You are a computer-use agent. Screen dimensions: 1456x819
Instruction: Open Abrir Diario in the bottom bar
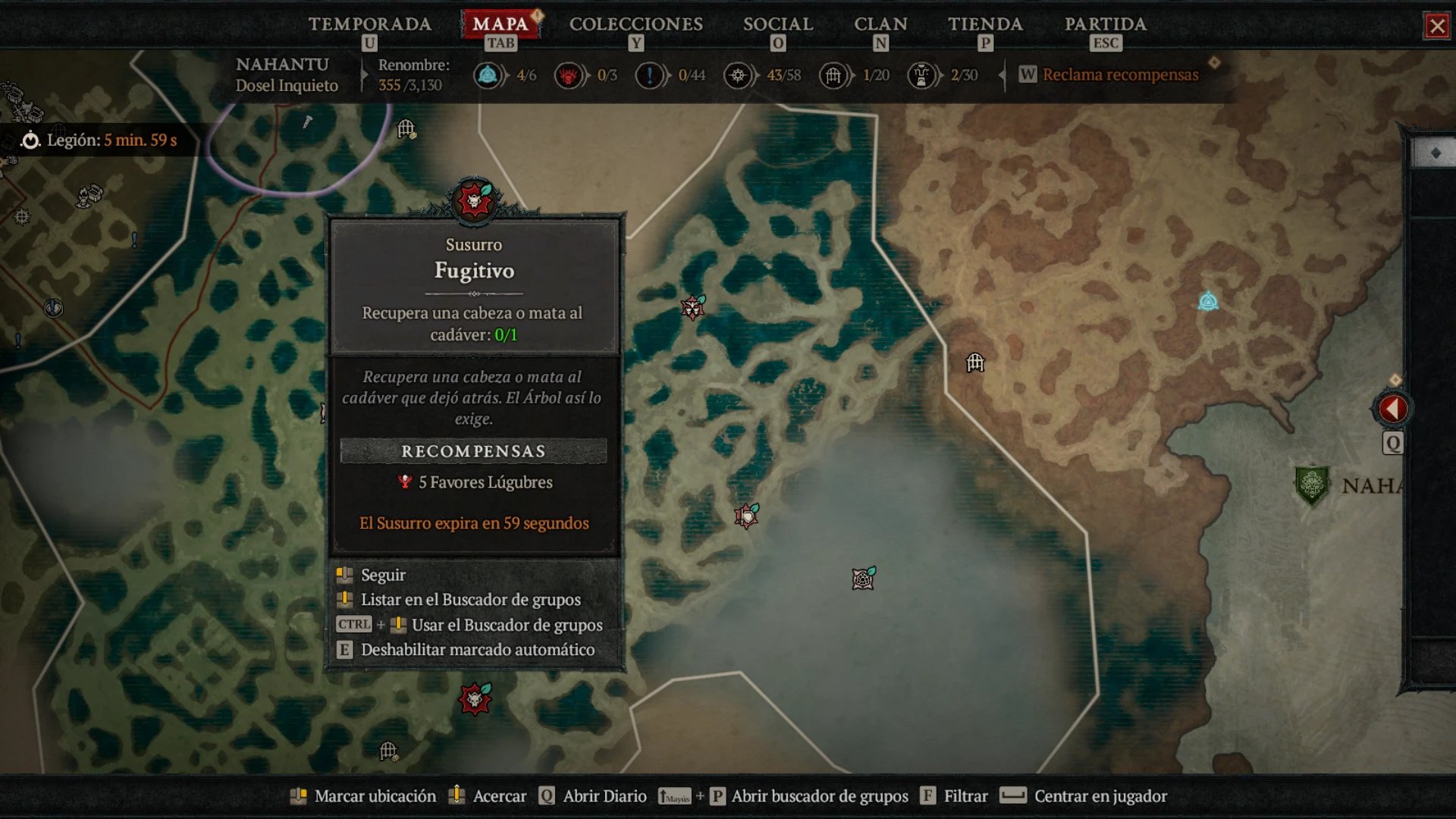[604, 796]
